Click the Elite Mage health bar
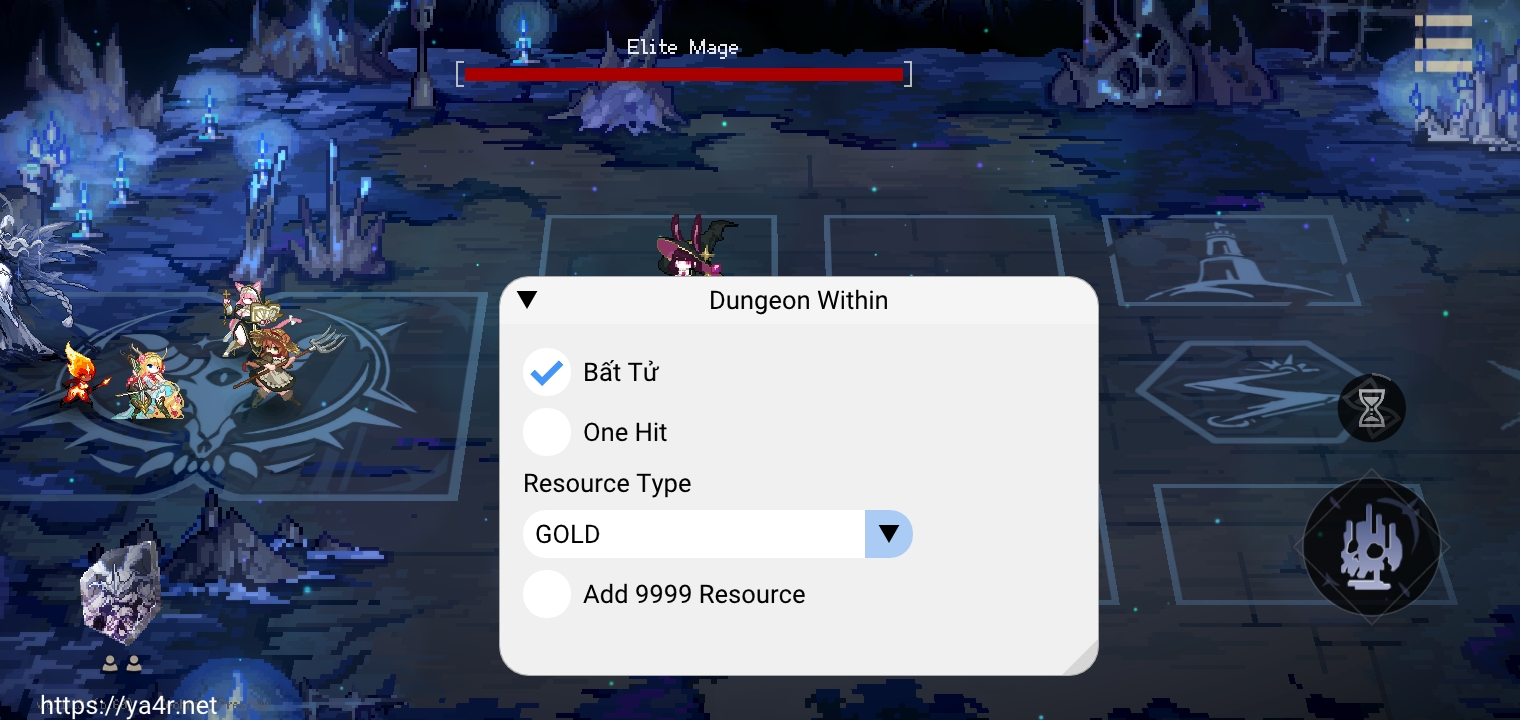 (x=683, y=73)
